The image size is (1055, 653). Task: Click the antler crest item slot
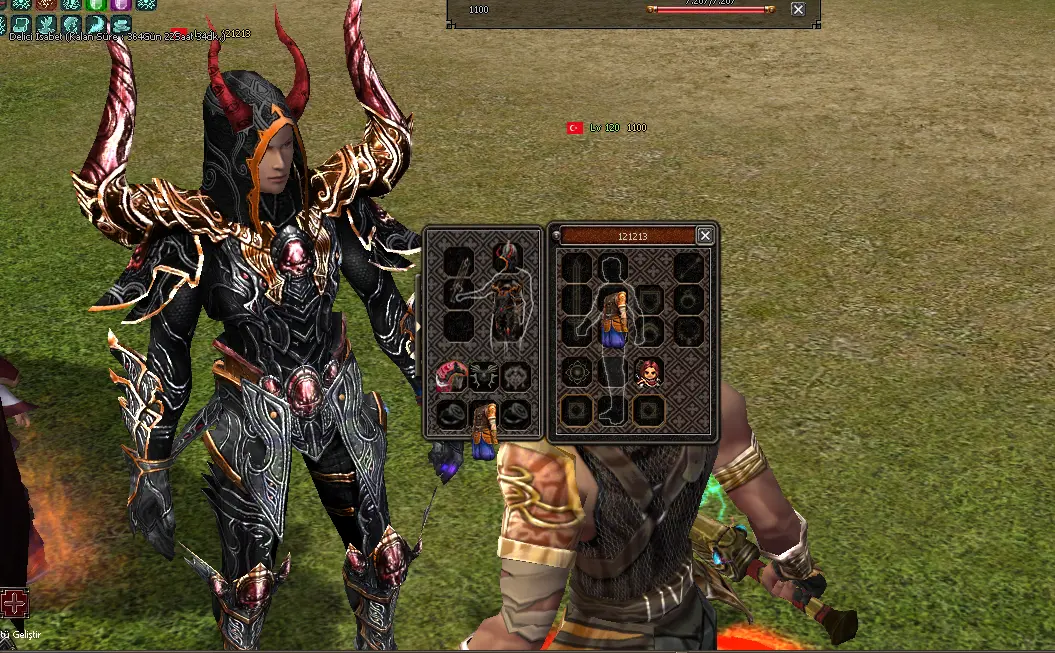point(484,376)
